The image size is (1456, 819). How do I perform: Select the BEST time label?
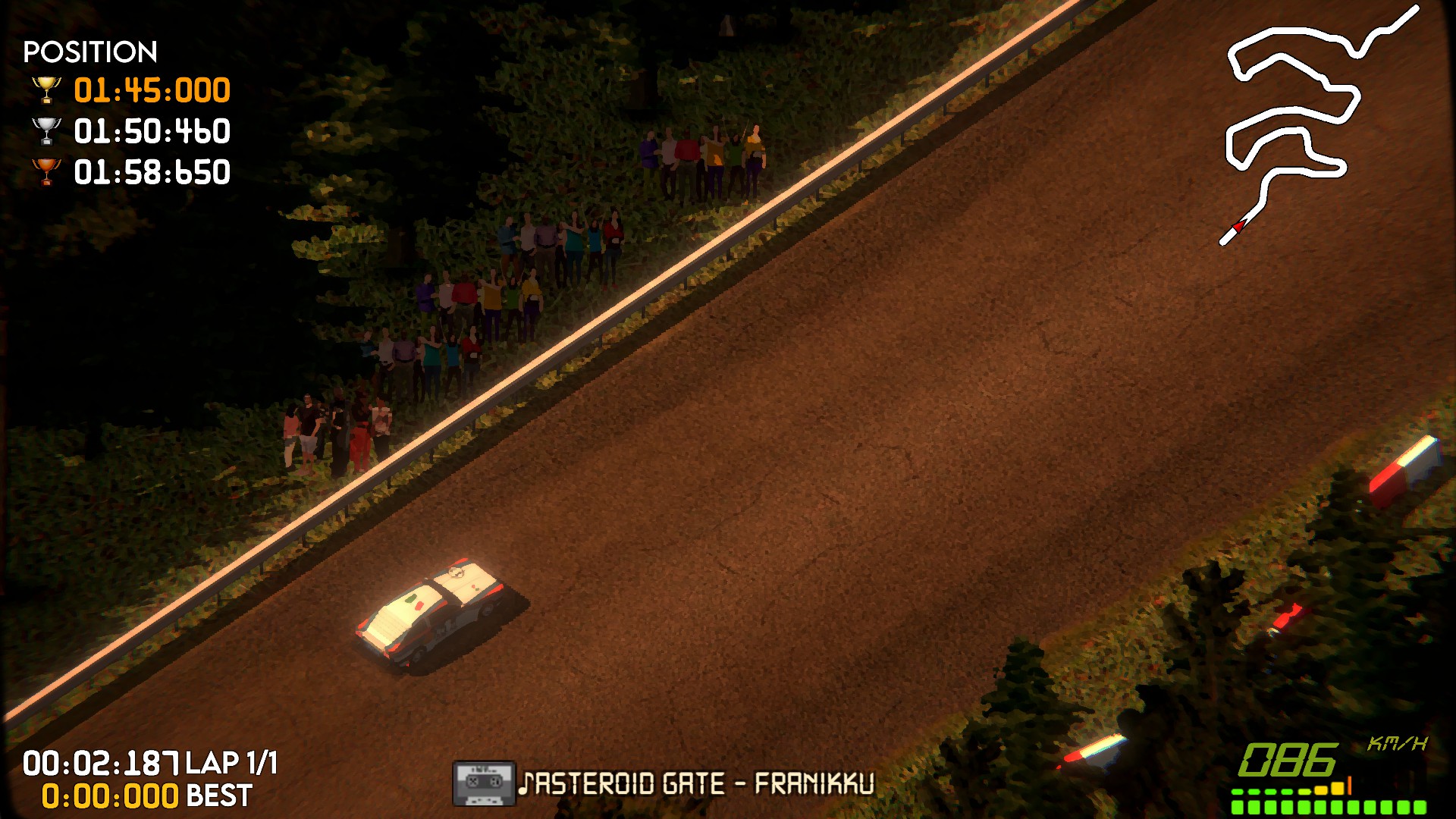(217, 795)
